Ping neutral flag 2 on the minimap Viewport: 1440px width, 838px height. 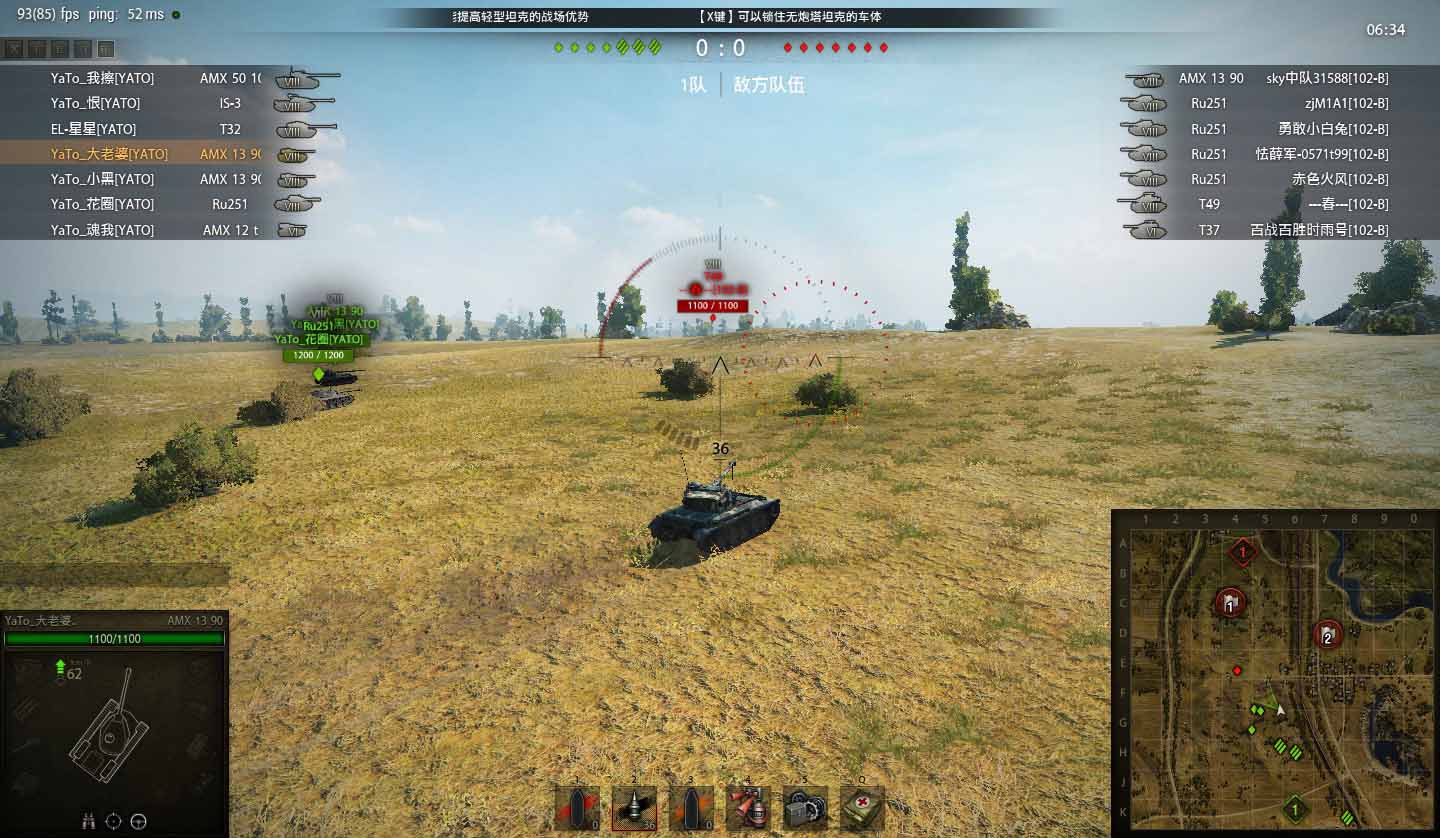tap(1327, 634)
